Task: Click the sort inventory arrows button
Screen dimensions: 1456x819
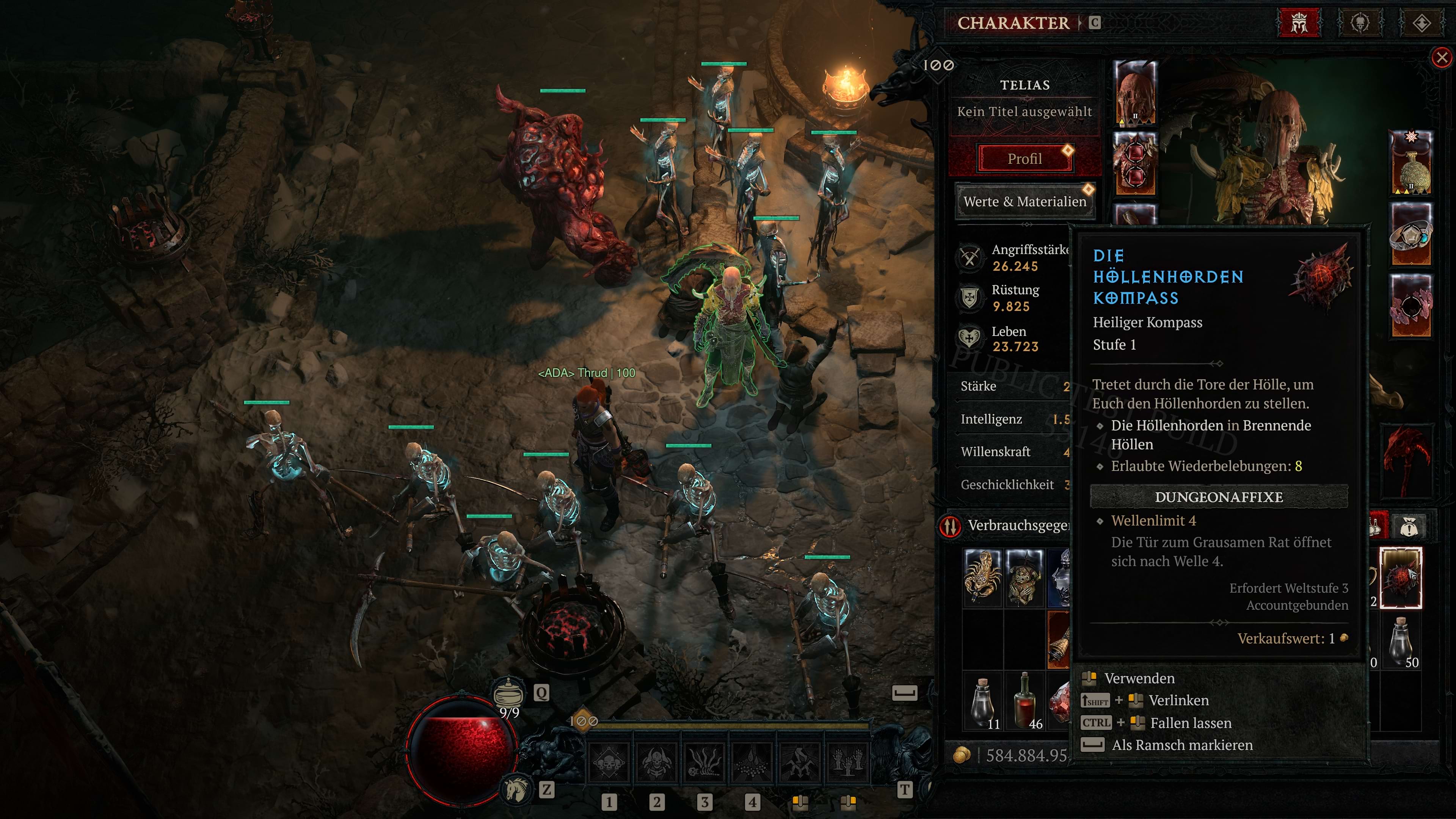Action: point(951,526)
